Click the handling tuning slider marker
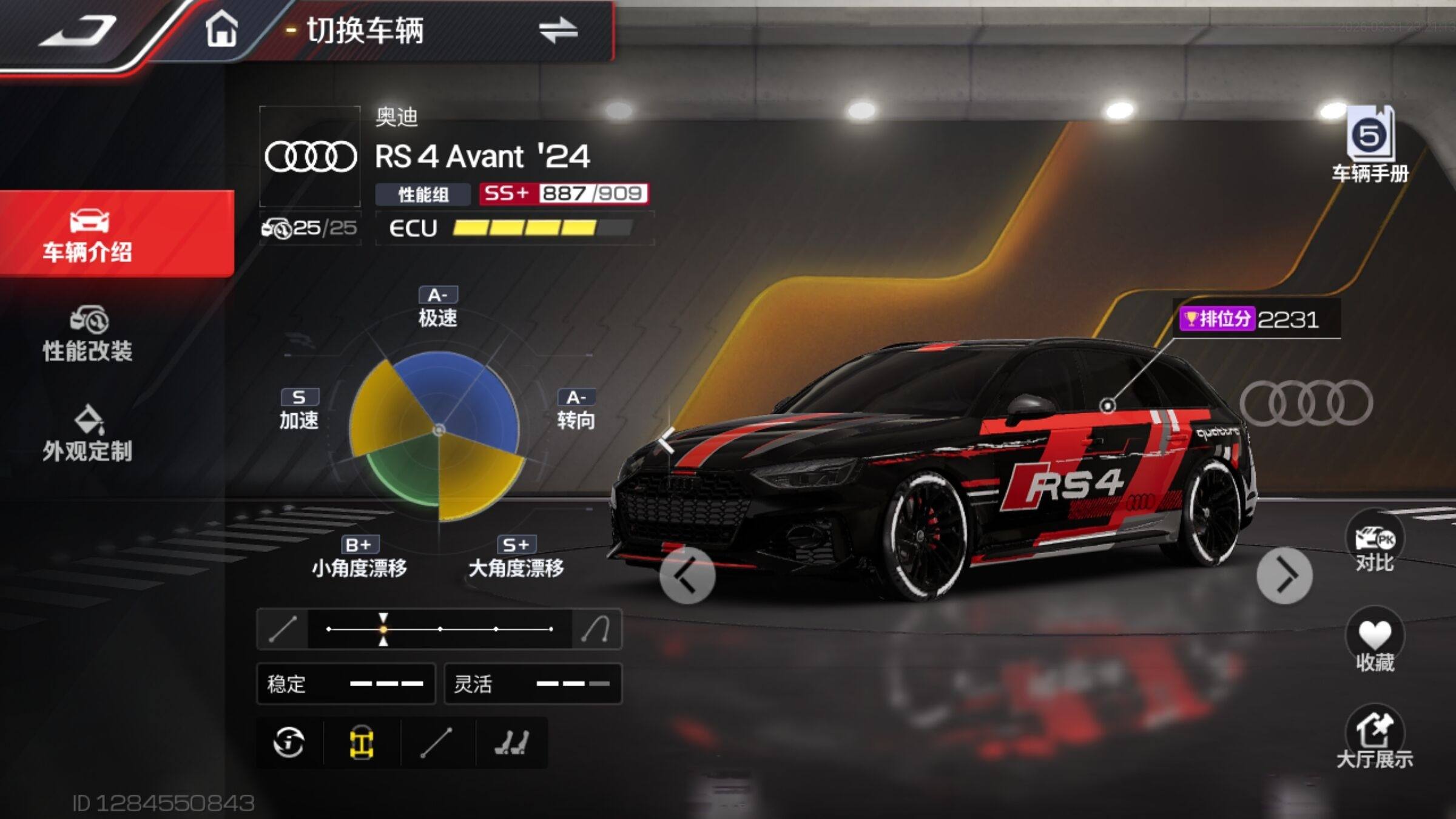 point(383,629)
